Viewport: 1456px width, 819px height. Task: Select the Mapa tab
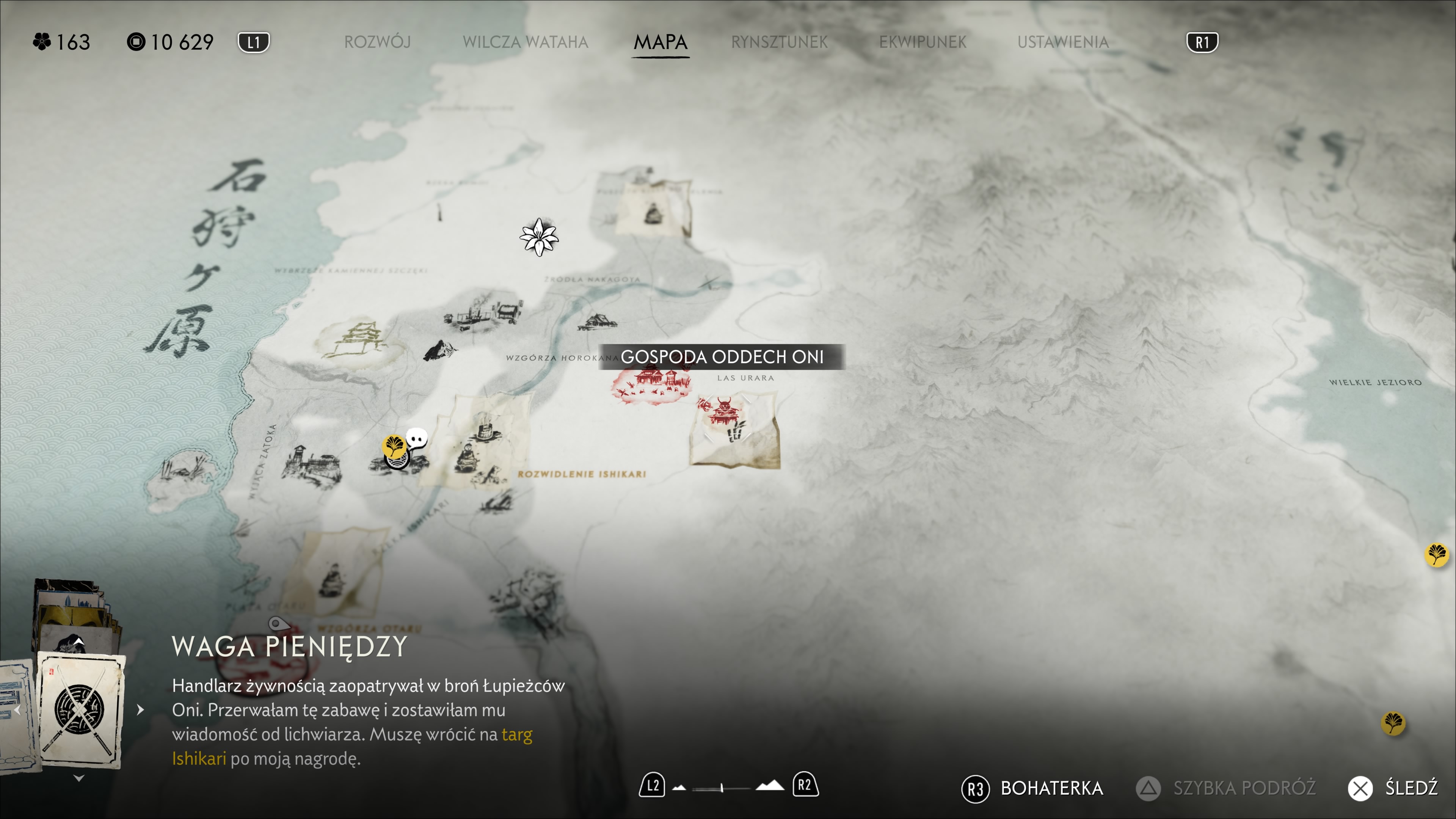pos(660,42)
